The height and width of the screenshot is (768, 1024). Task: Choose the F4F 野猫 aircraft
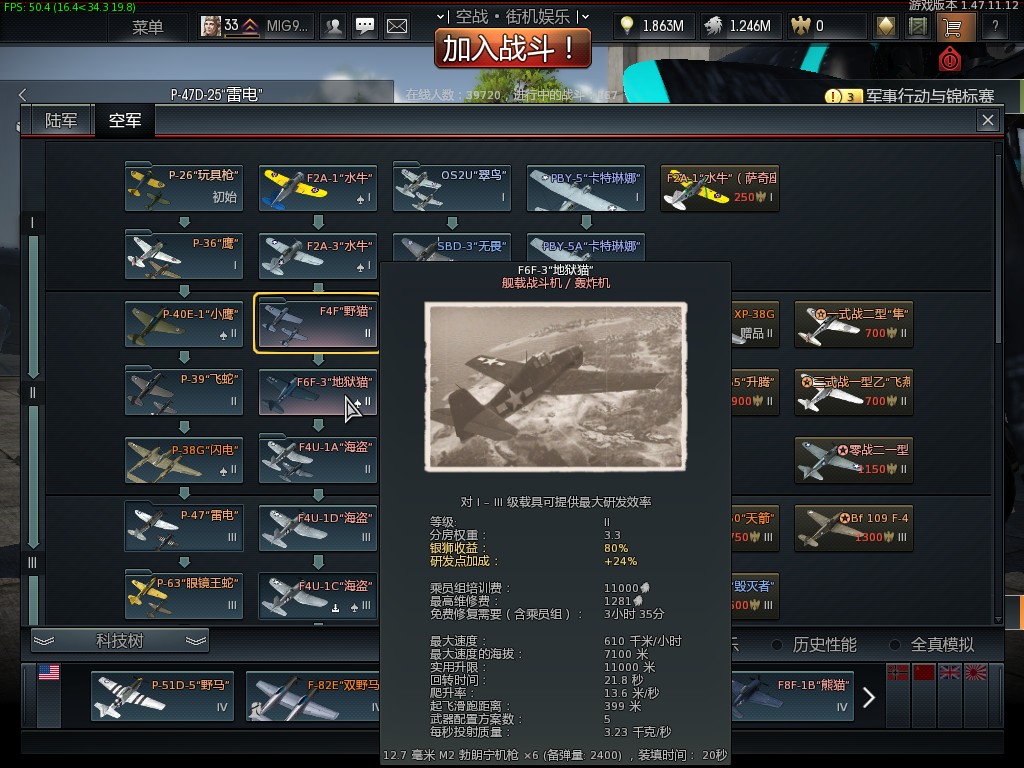317,323
